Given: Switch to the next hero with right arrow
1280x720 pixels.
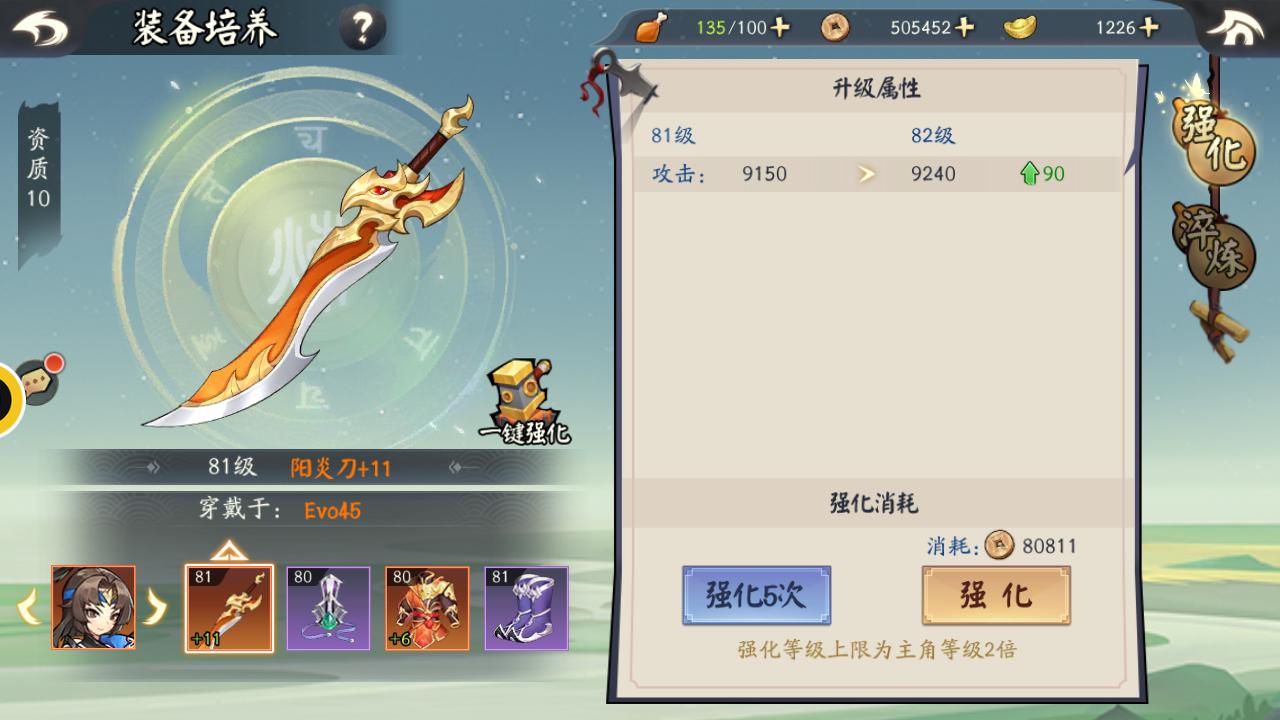Looking at the screenshot, I should pyautogui.click(x=156, y=607).
